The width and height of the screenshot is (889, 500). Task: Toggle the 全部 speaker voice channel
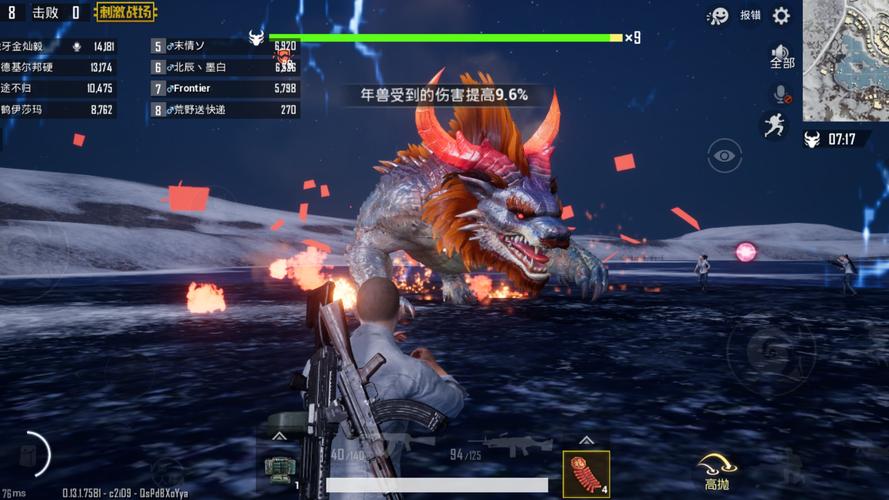click(x=781, y=56)
